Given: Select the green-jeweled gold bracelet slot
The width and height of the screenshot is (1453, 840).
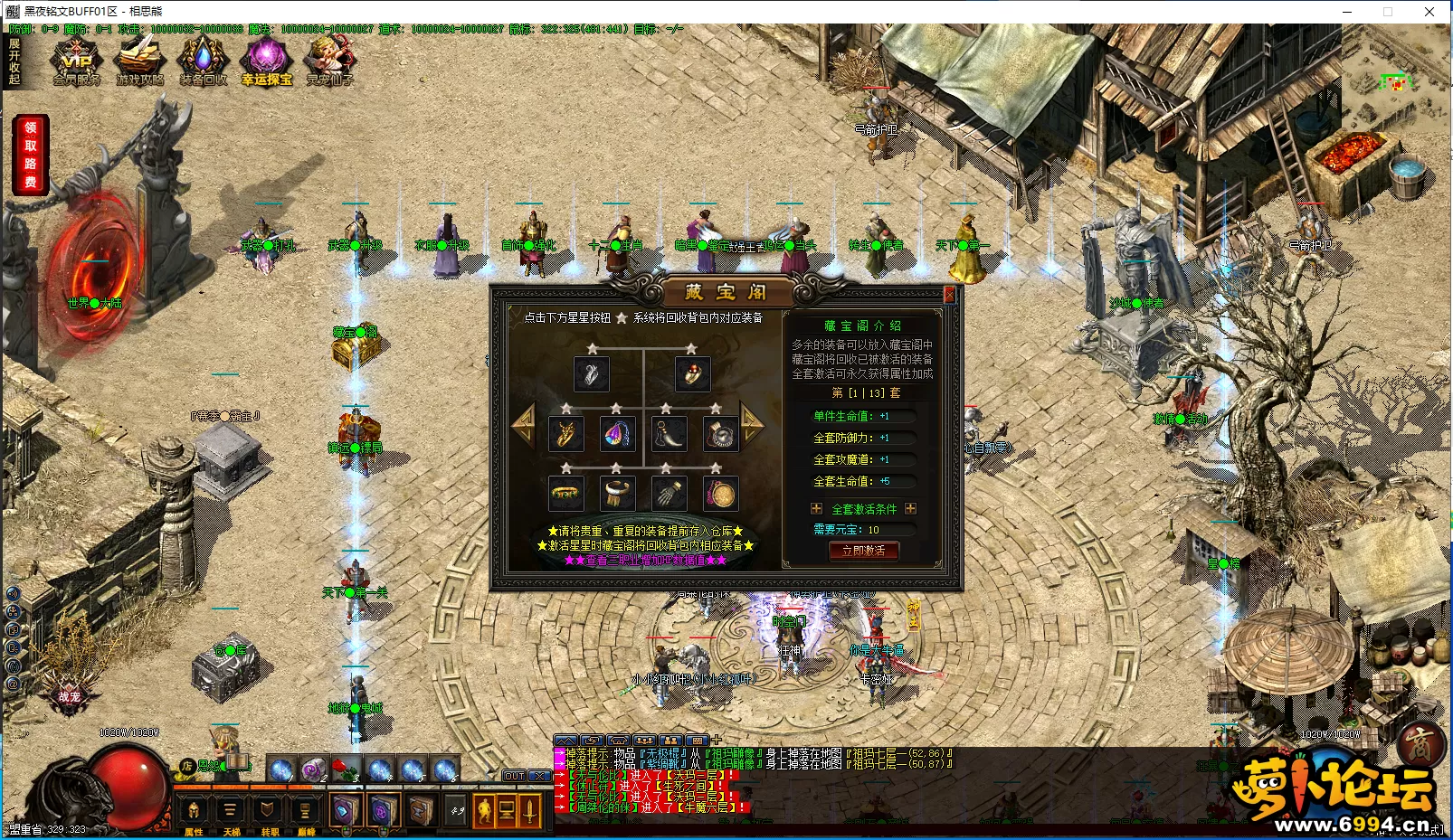Looking at the screenshot, I should 566,495.
